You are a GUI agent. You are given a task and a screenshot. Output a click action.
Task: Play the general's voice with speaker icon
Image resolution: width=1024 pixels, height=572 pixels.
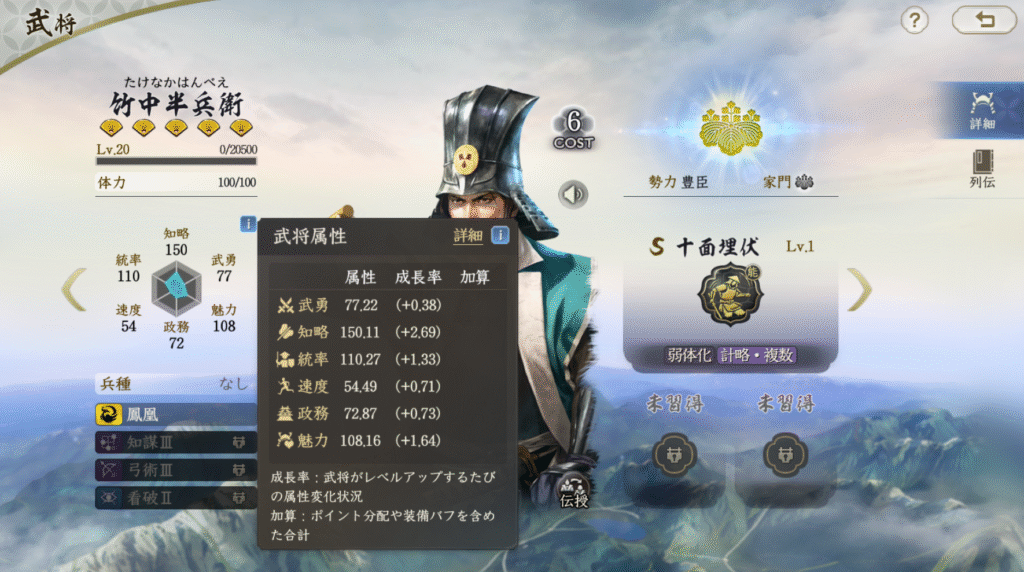coord(574,194)
